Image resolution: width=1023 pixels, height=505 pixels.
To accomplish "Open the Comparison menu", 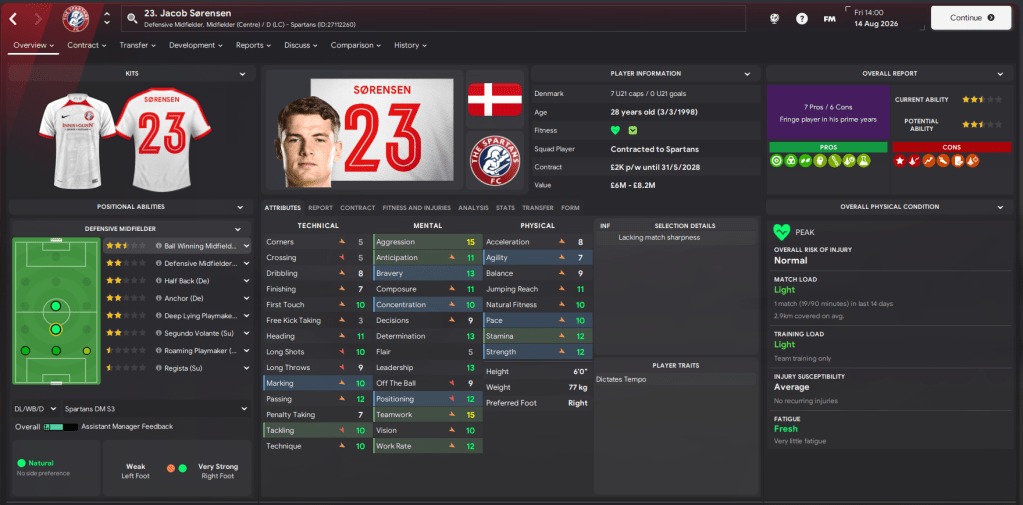I will pos(355,45).
